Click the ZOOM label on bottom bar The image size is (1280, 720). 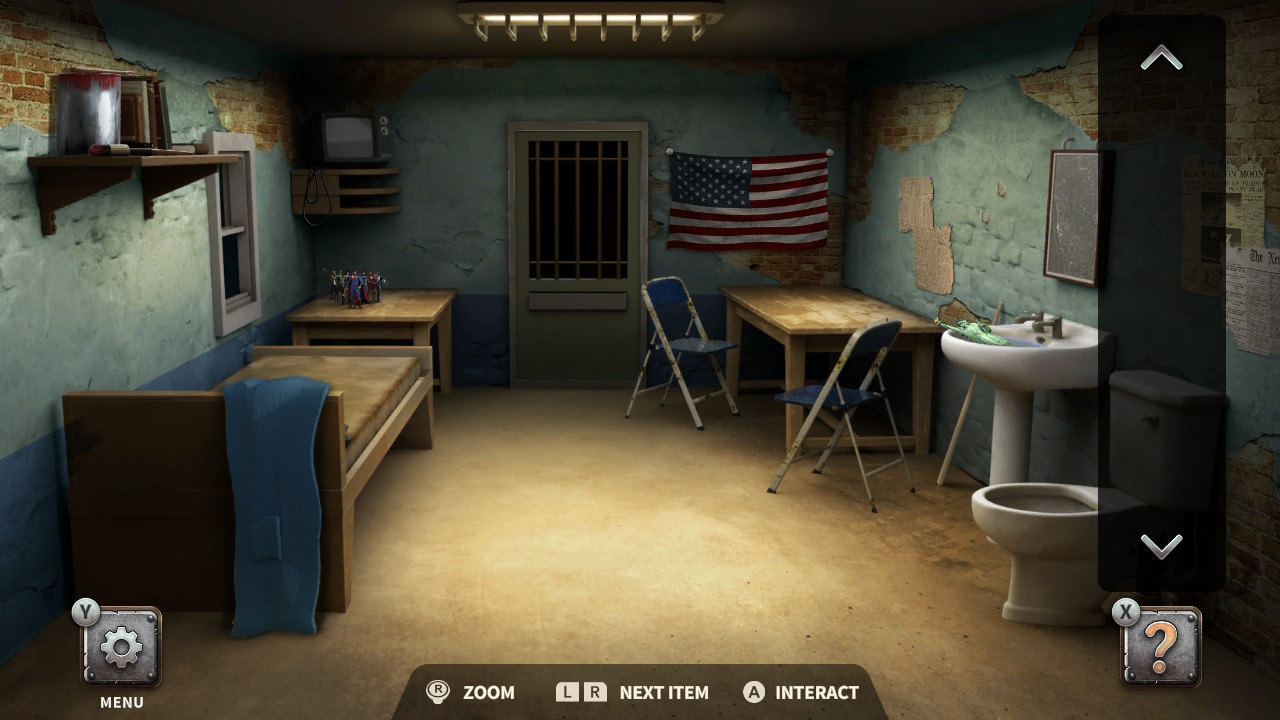click(489, 692)
